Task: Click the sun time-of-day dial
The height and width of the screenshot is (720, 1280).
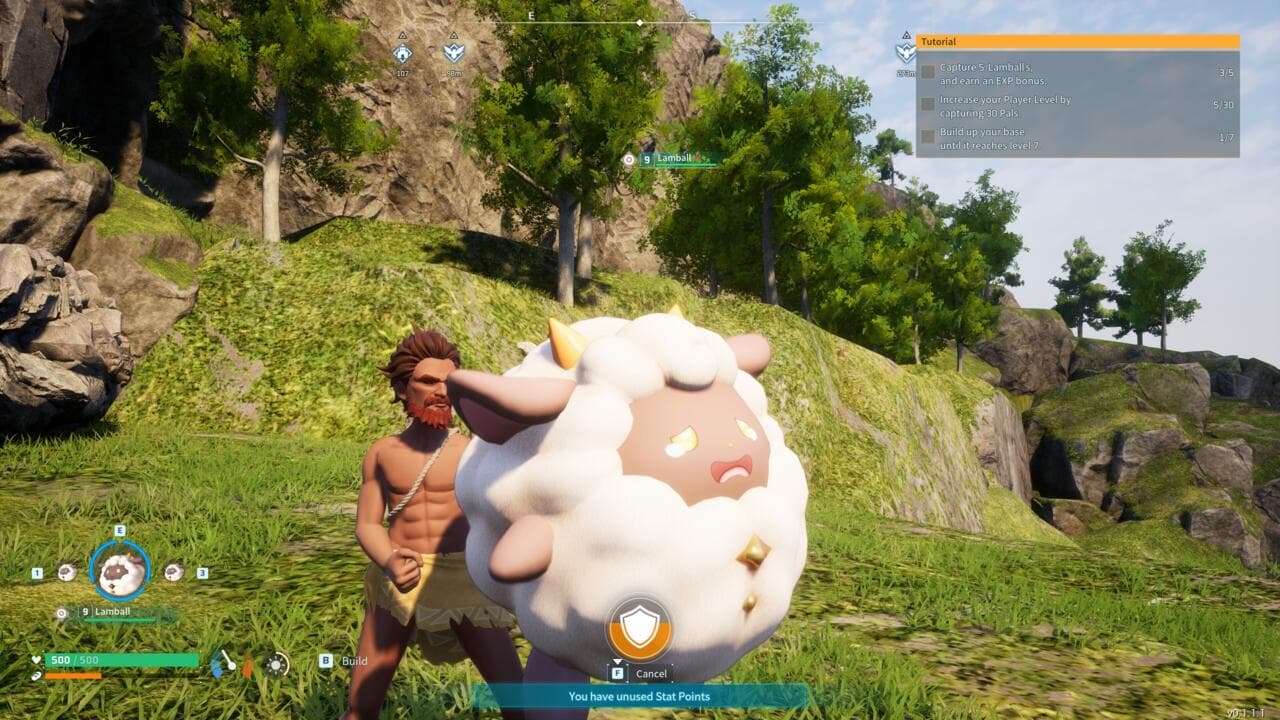Action: [277, 663]
